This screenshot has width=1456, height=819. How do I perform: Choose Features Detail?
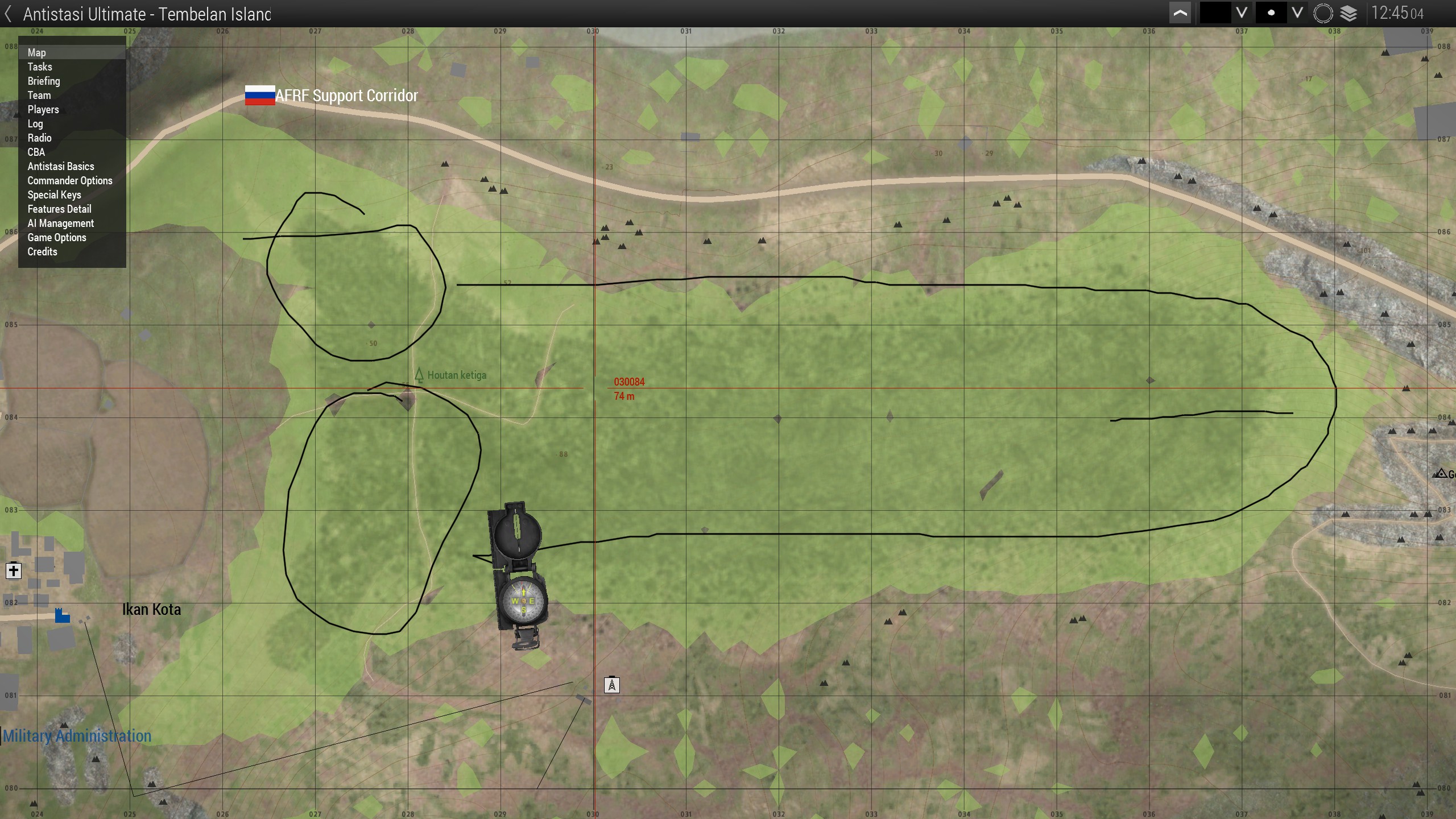59,209
